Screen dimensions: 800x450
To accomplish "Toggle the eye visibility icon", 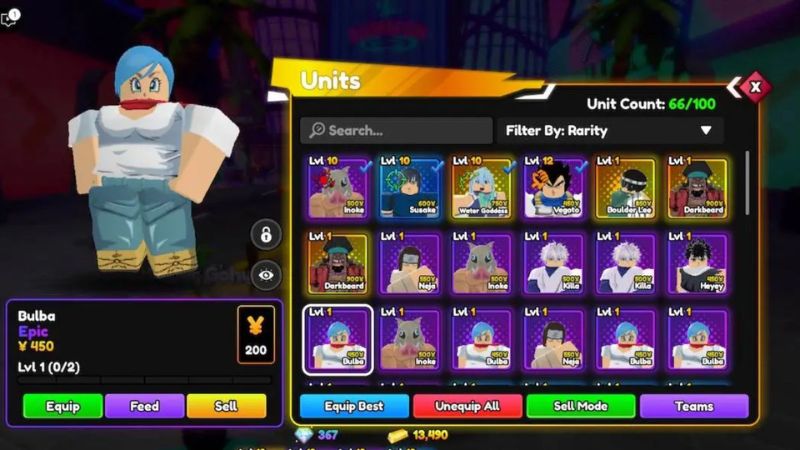I will tap(266, 274).
